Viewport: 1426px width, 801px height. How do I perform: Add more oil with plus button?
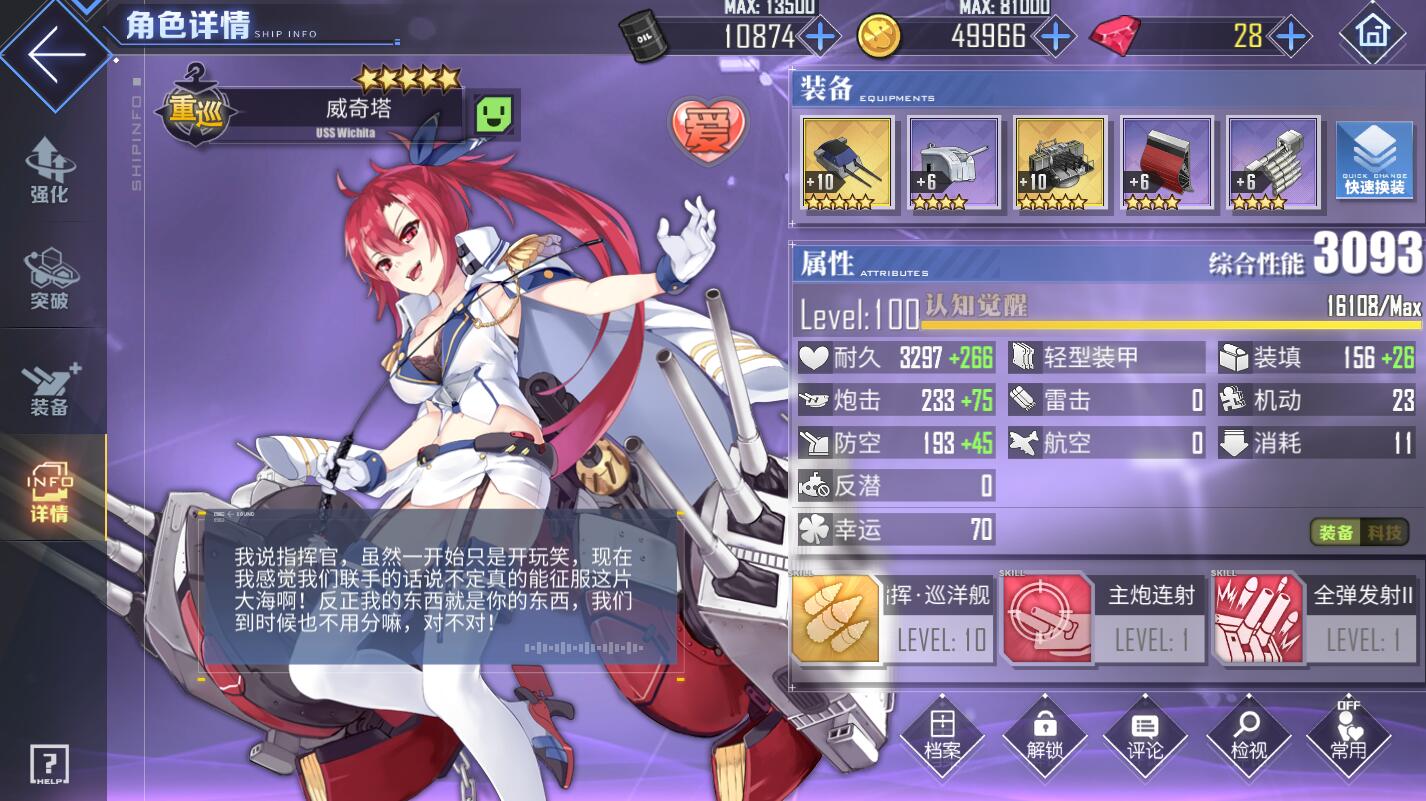click(x=821, y=37)
